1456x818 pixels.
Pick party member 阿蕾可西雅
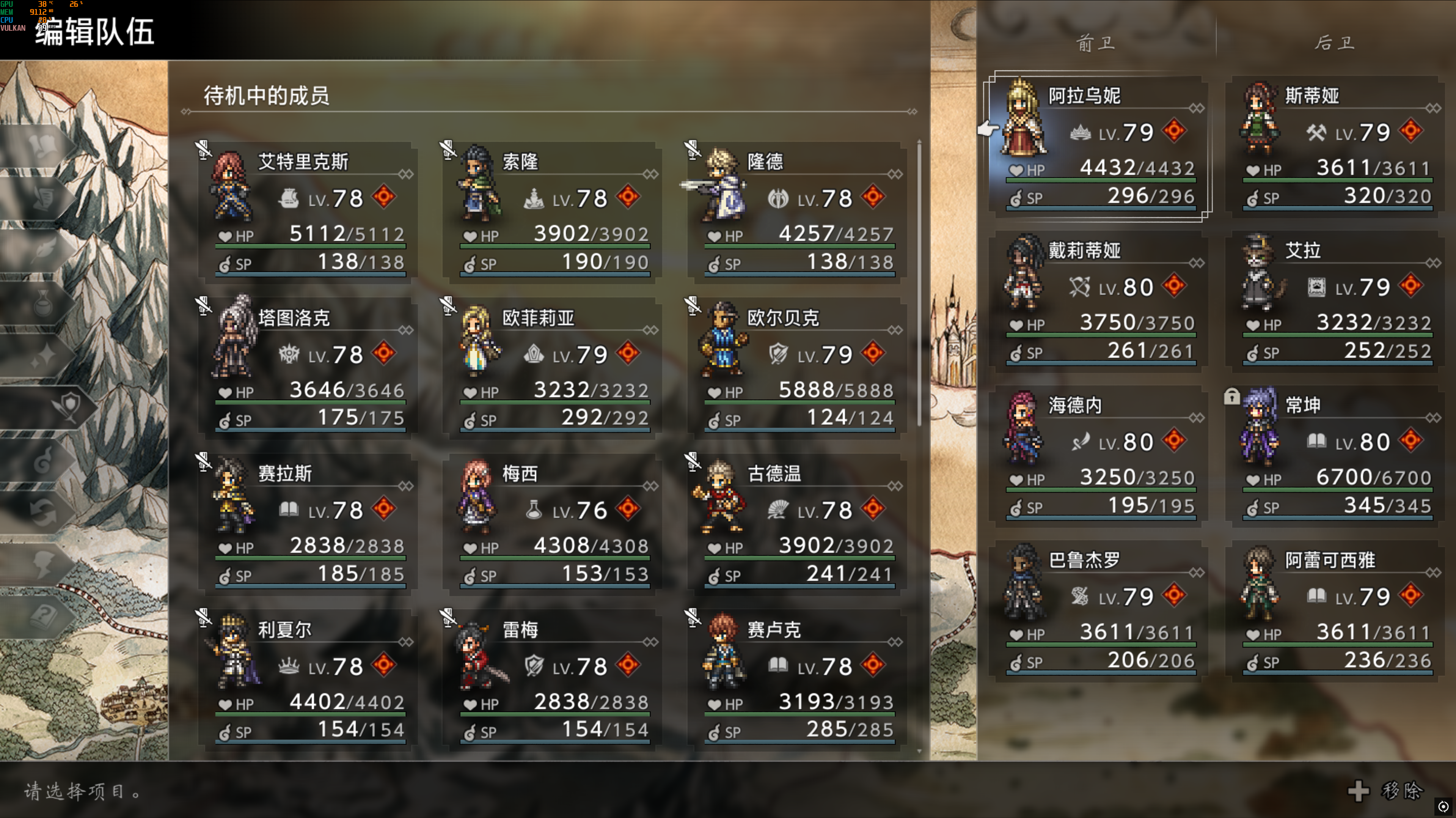(x=1336, y=610)
